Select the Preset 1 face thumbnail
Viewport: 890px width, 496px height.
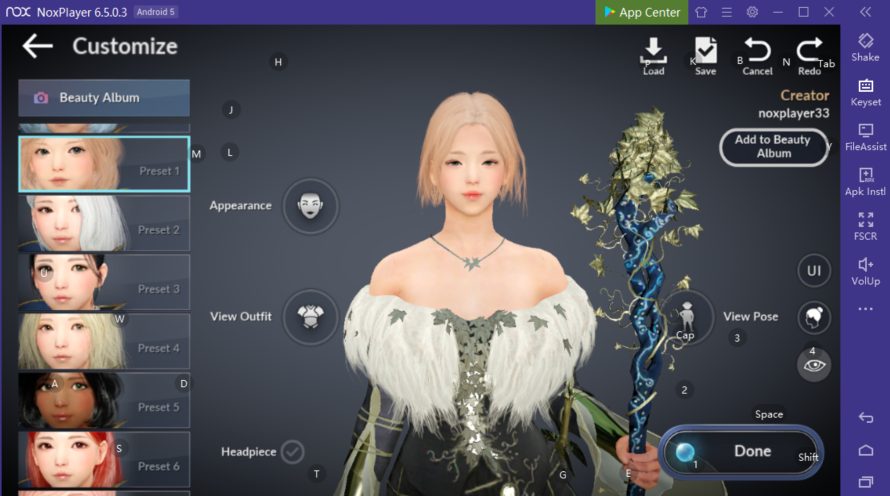click(x=104, y=164)
